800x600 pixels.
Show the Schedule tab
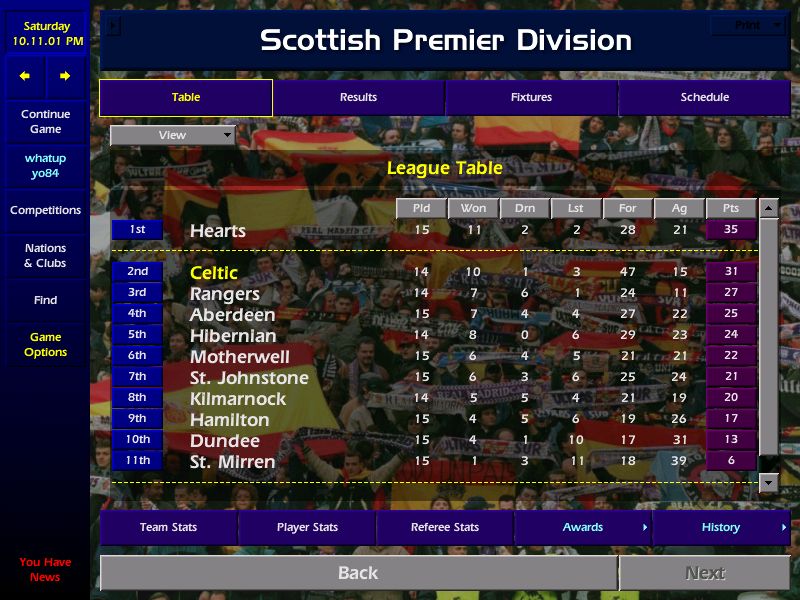(x=704, y=97)
